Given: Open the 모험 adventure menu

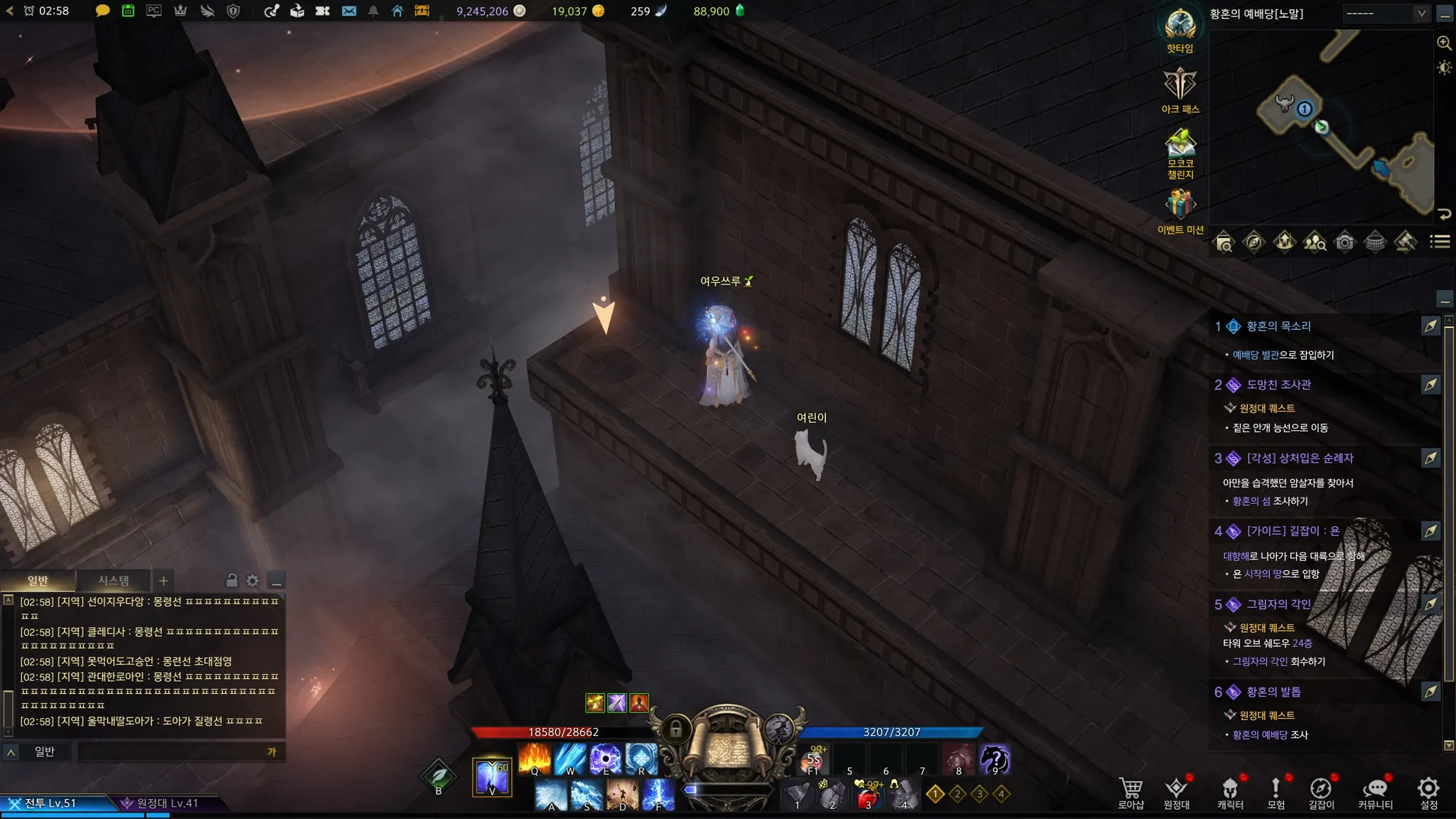Looking at the screenshot, I should tap(1276, 793).
